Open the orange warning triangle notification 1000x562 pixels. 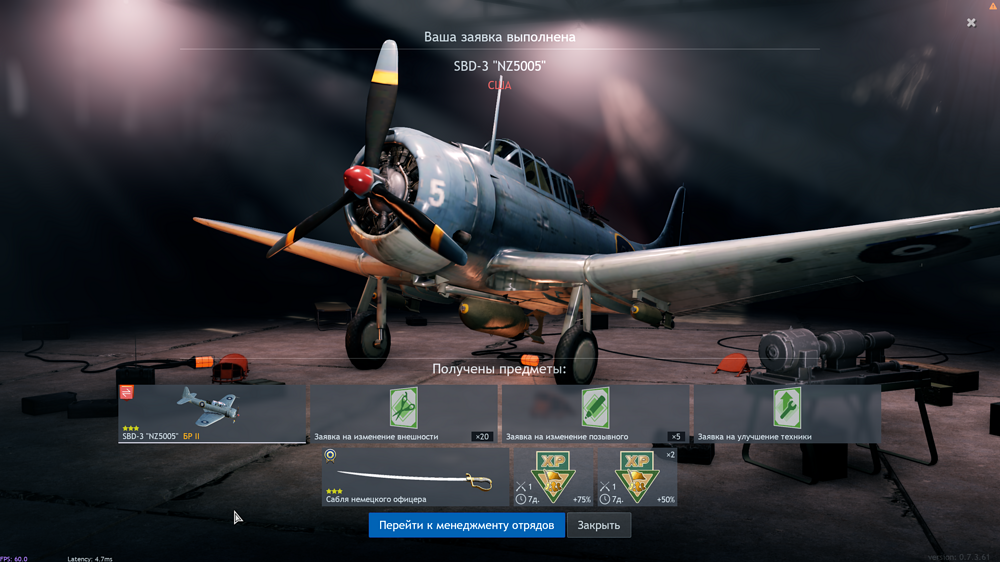pyautogui.click(x=993, y=6)
